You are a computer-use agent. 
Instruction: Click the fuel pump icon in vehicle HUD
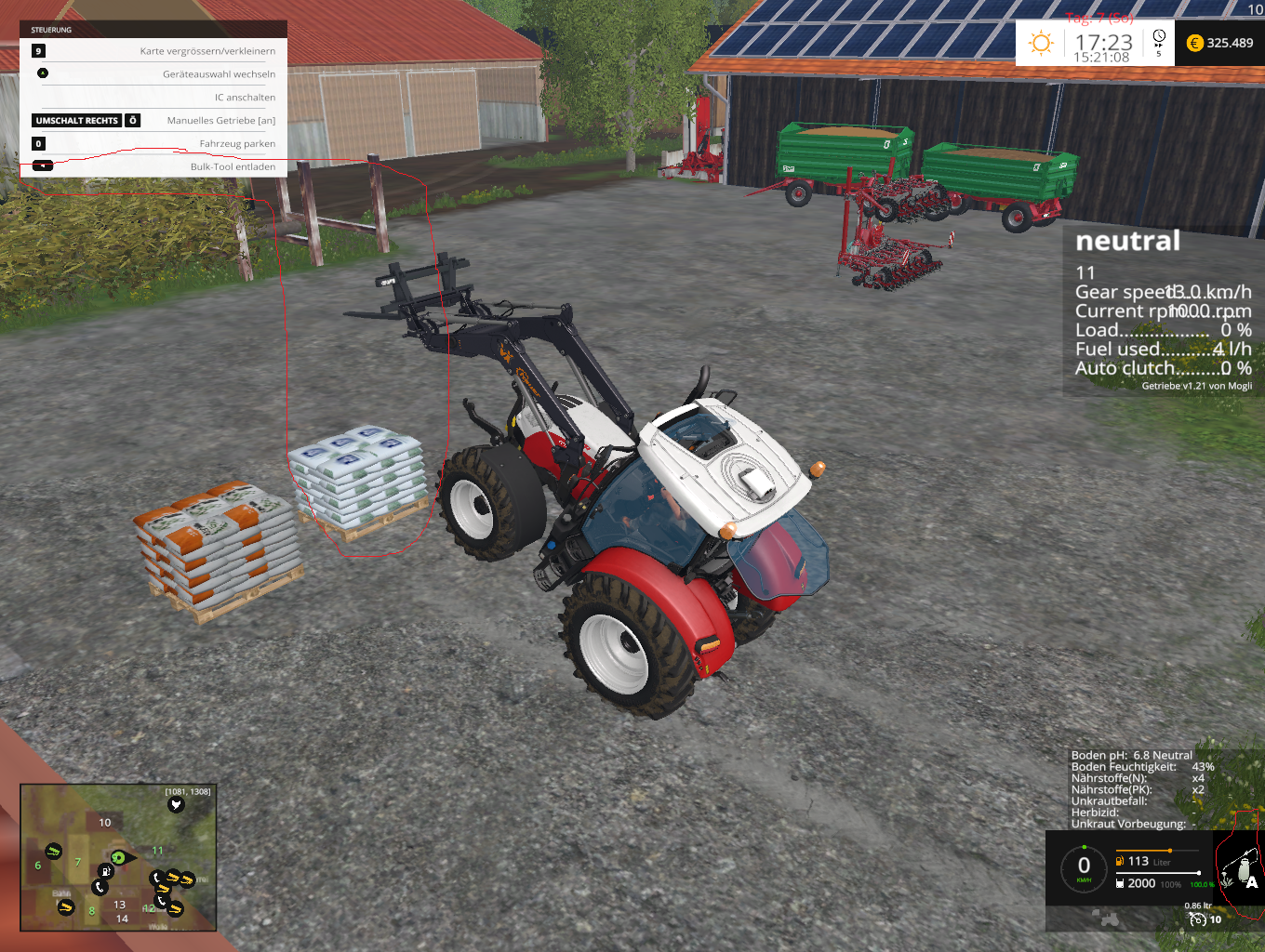click(x=1120, y=861)
